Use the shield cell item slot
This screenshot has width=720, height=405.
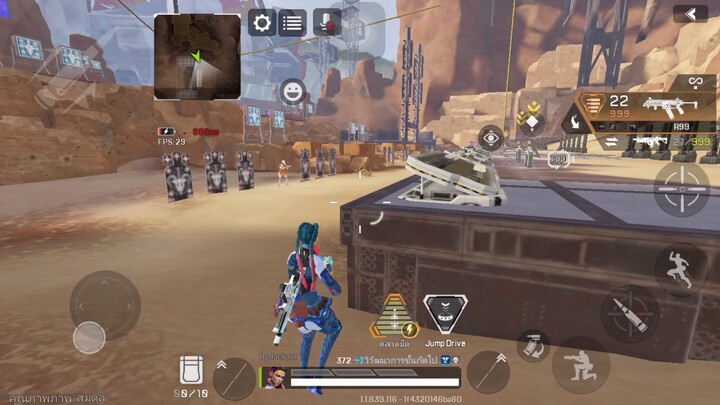coord(194,369)
